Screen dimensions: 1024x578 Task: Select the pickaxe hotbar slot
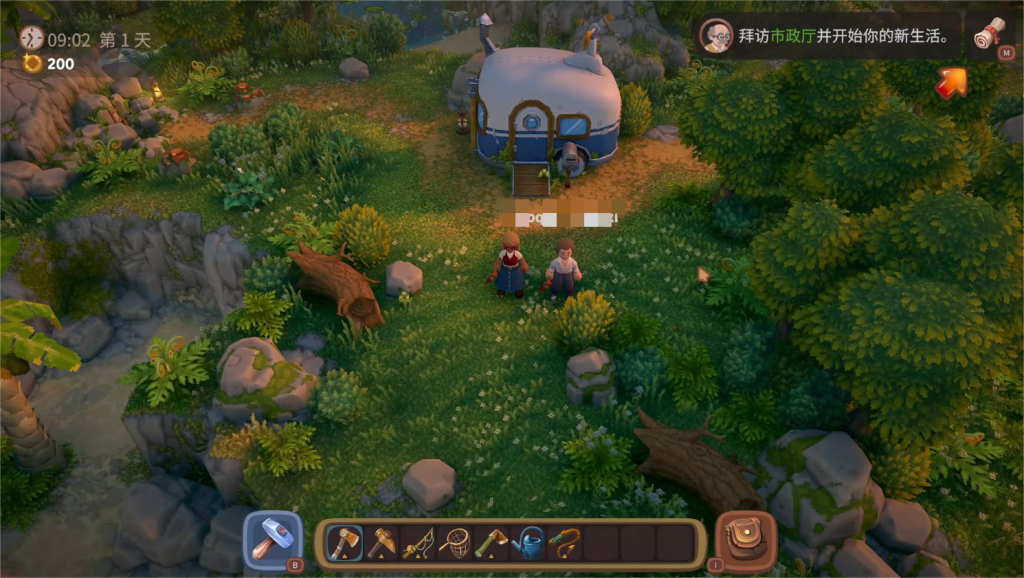pos(381,543)
